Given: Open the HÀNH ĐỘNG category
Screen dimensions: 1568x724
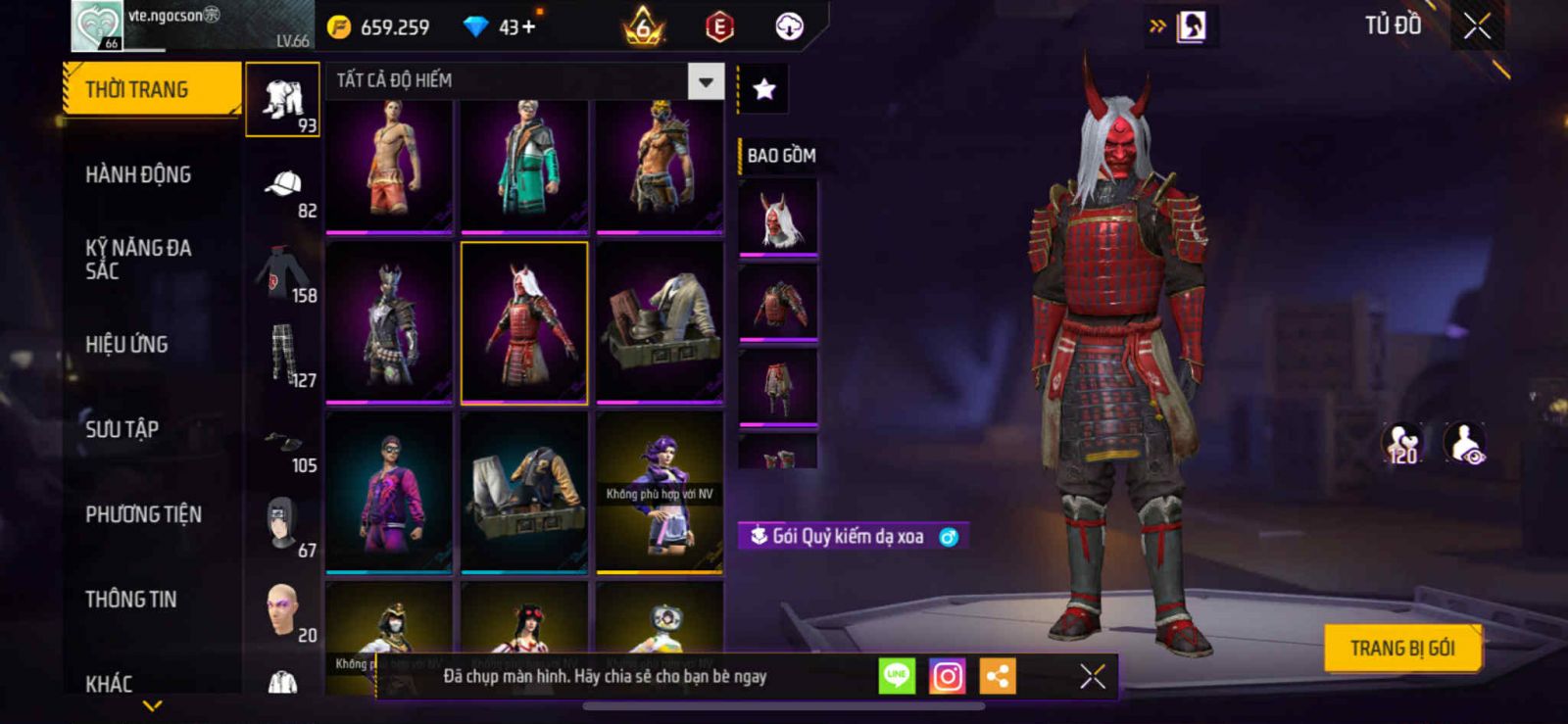Looking at the screenshot, I should [x=138, y=175].
